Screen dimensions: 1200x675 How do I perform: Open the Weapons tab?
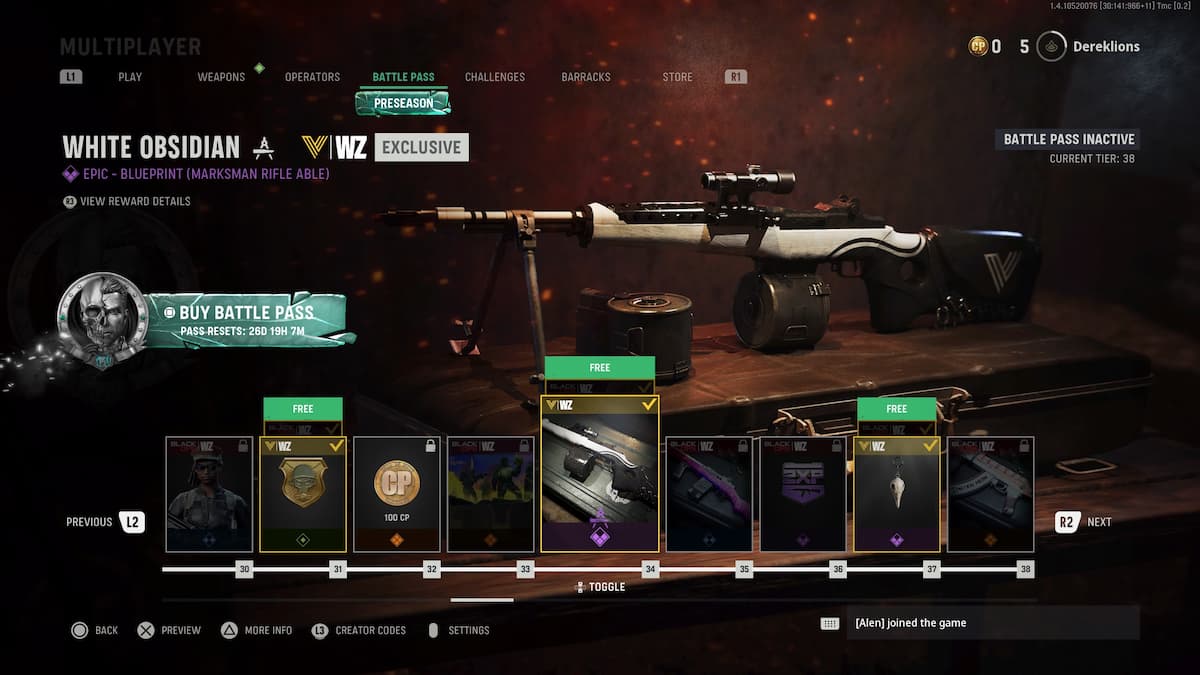[x=221, y=77]
